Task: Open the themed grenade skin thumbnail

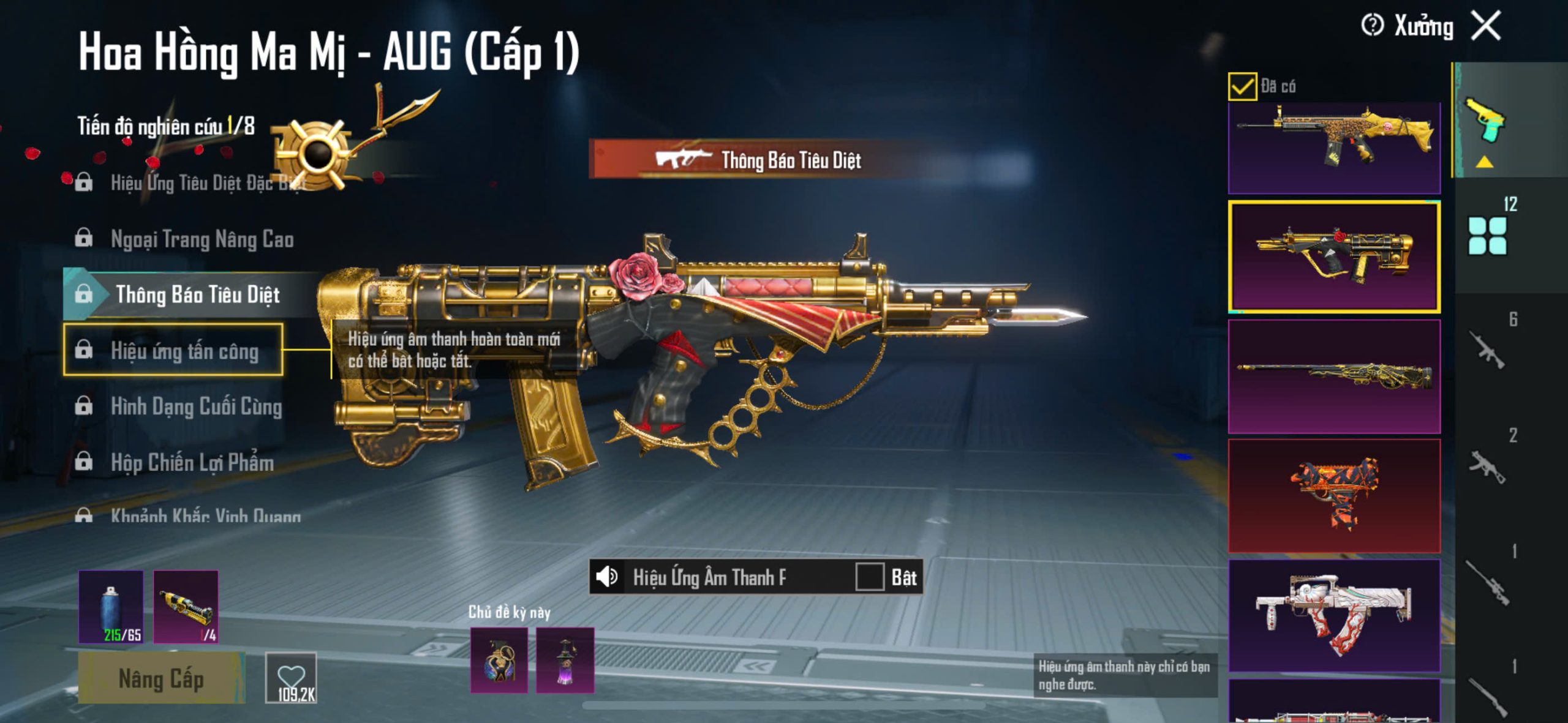Action: pyautogui.click(x=499, y=660)
